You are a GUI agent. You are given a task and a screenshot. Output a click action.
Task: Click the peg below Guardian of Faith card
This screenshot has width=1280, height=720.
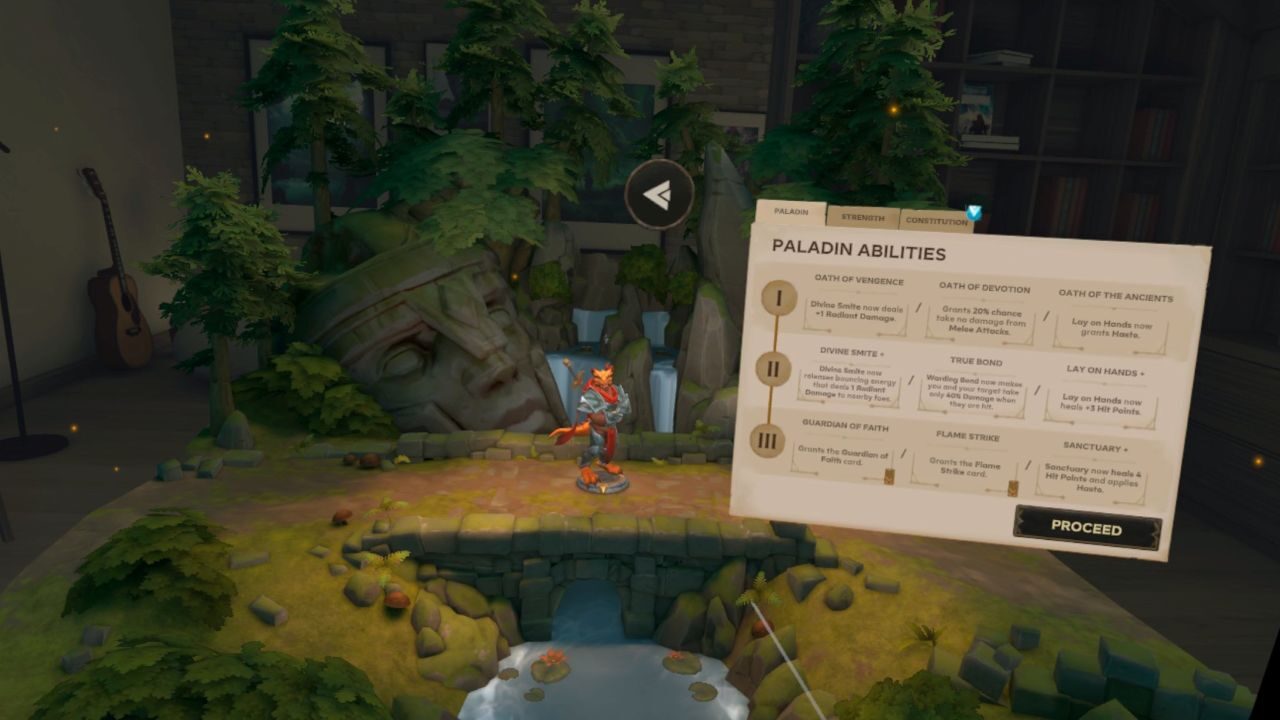[888, 476]
